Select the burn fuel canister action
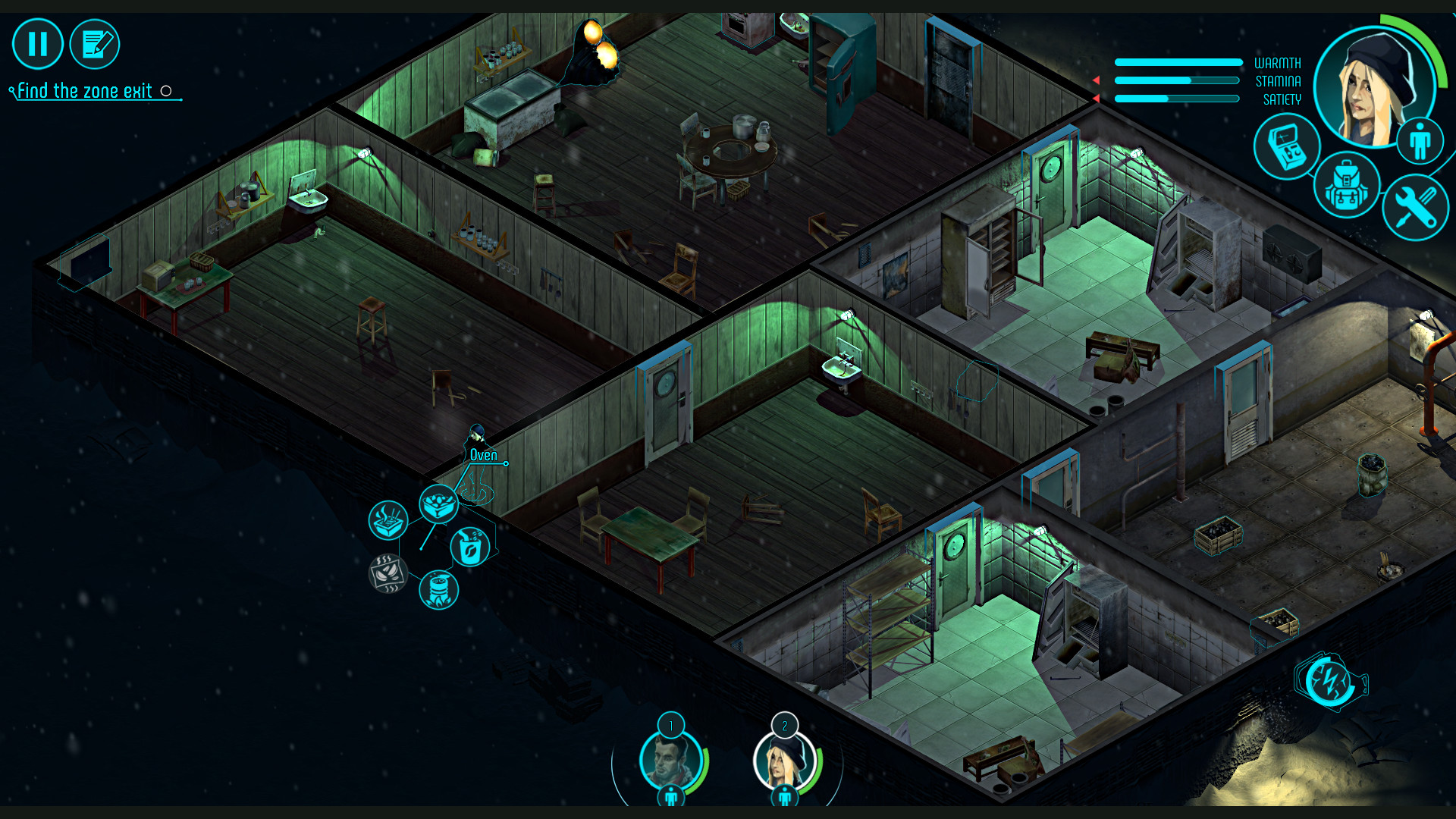 tap(439, 590)
